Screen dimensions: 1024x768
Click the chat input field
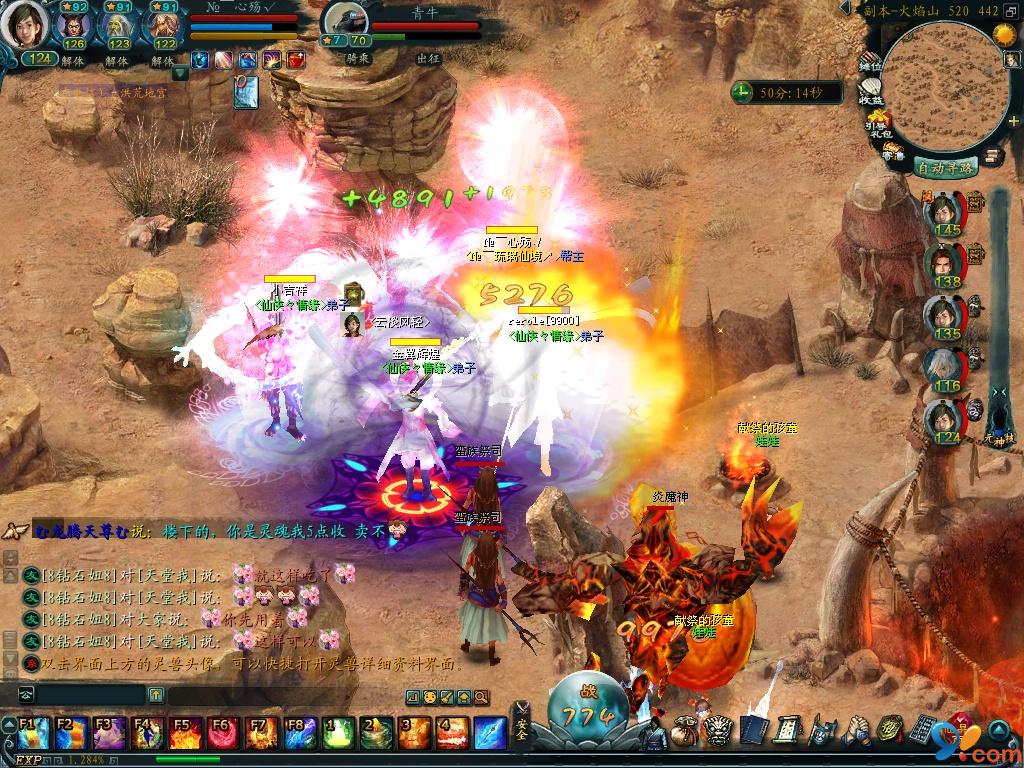pos(90,694)
